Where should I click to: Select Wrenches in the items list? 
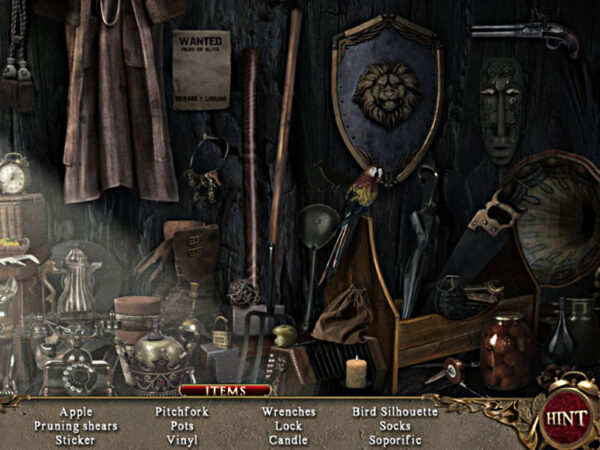pos(288,411)
